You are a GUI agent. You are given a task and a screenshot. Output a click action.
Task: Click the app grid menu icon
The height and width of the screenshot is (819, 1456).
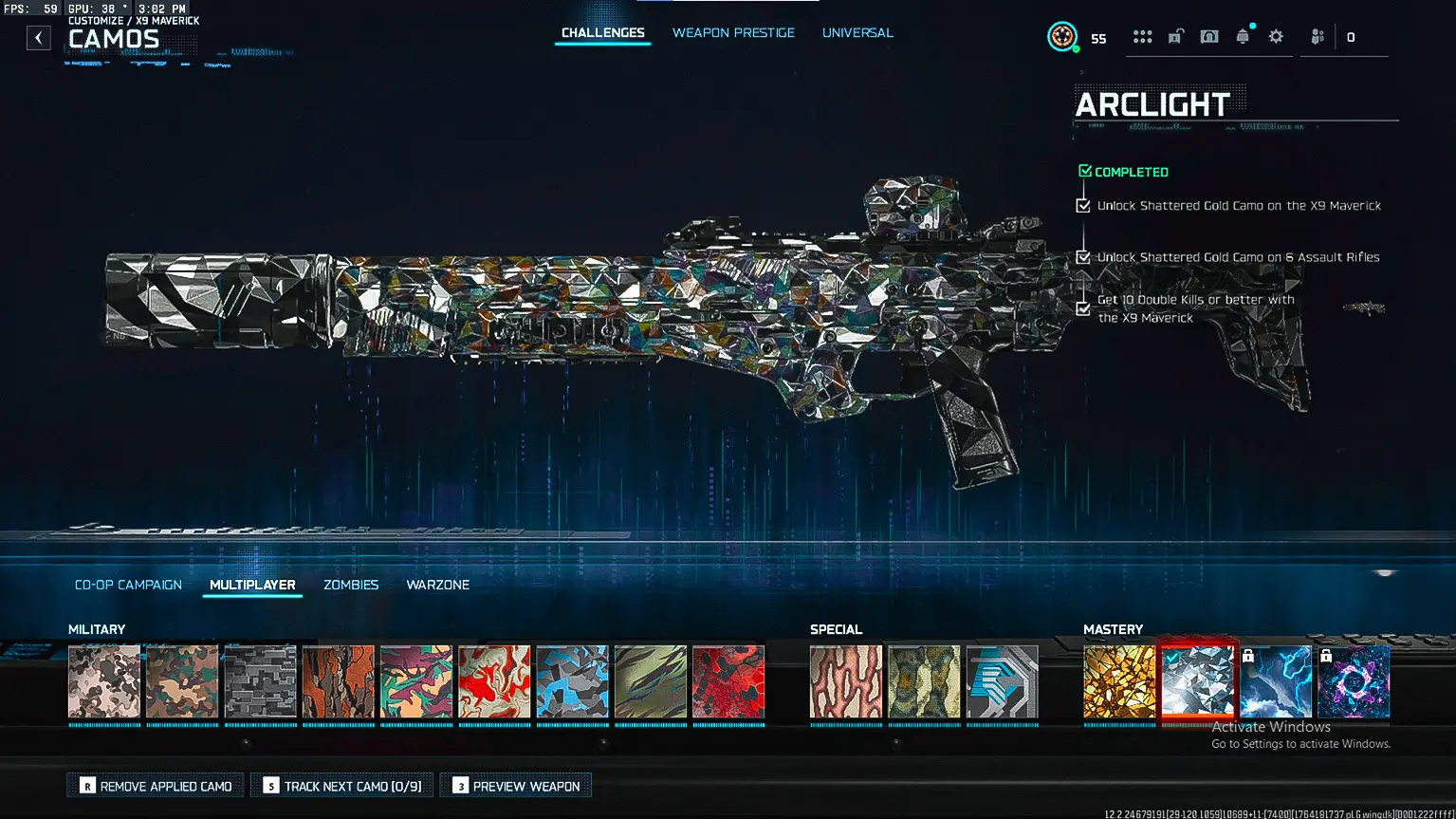point(1142,36)
